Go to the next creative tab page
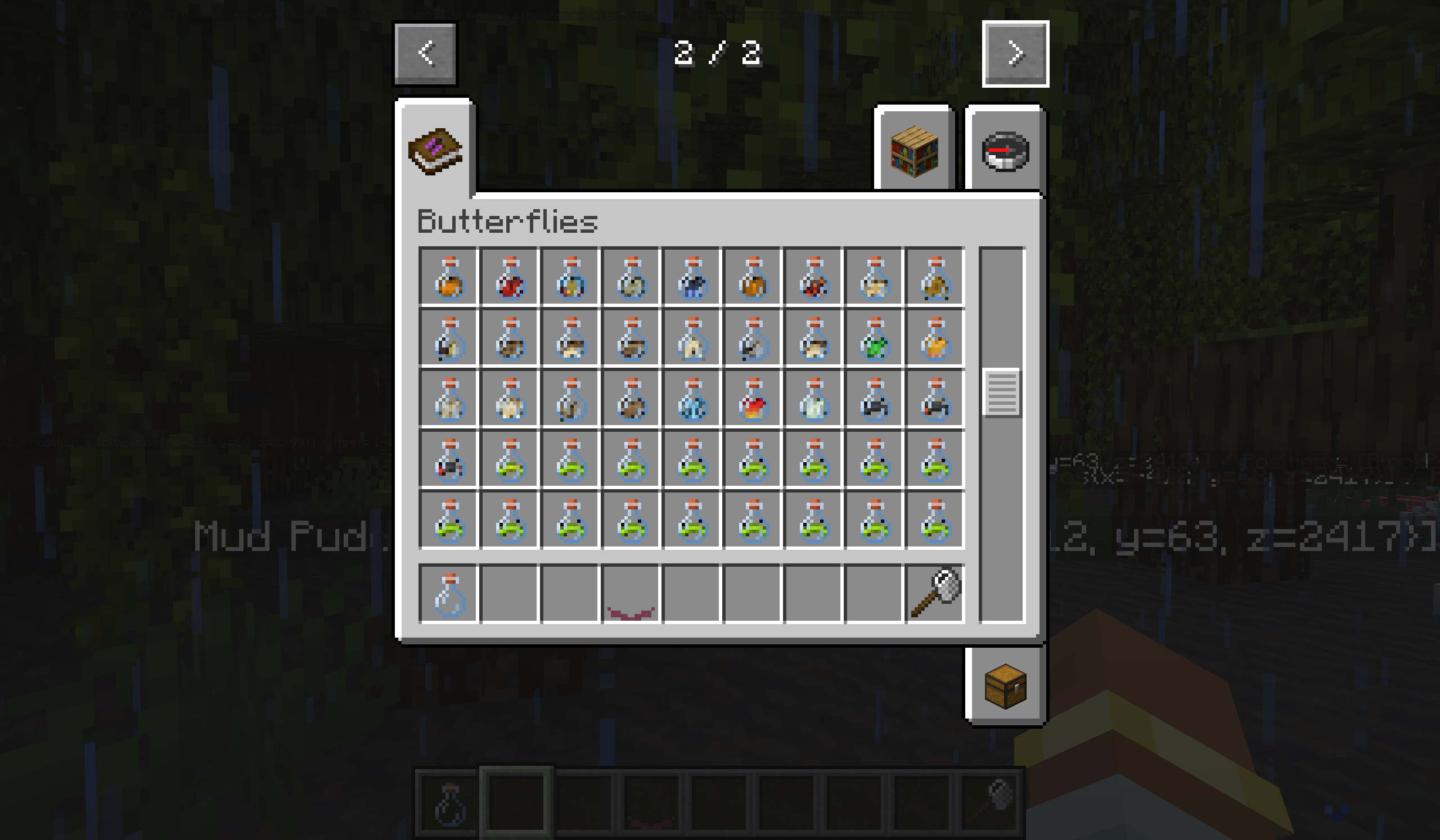The image size is (1440, 840). [x=1015, y=53]
